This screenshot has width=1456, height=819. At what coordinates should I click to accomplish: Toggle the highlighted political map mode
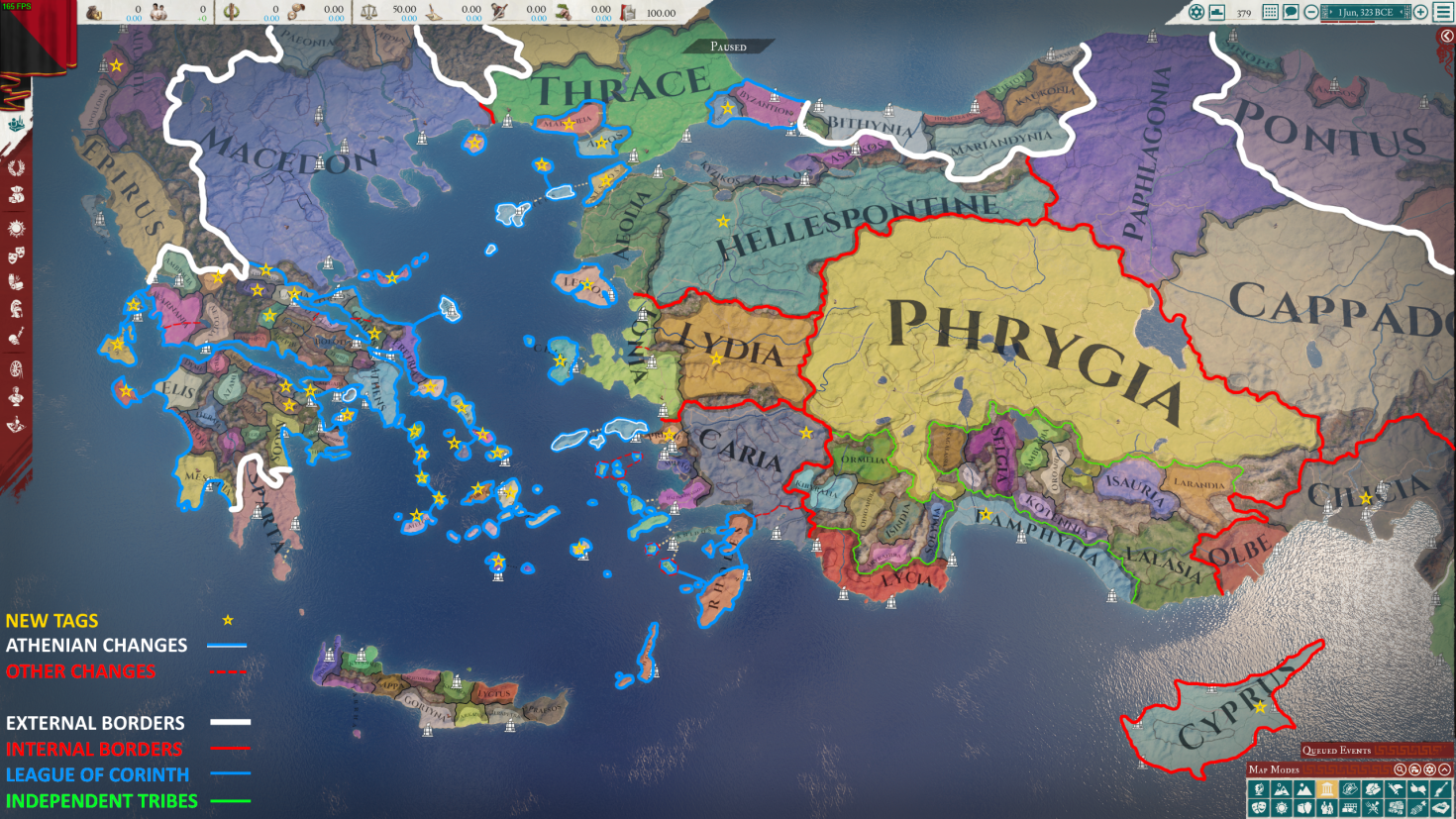tap(1327, 788)
